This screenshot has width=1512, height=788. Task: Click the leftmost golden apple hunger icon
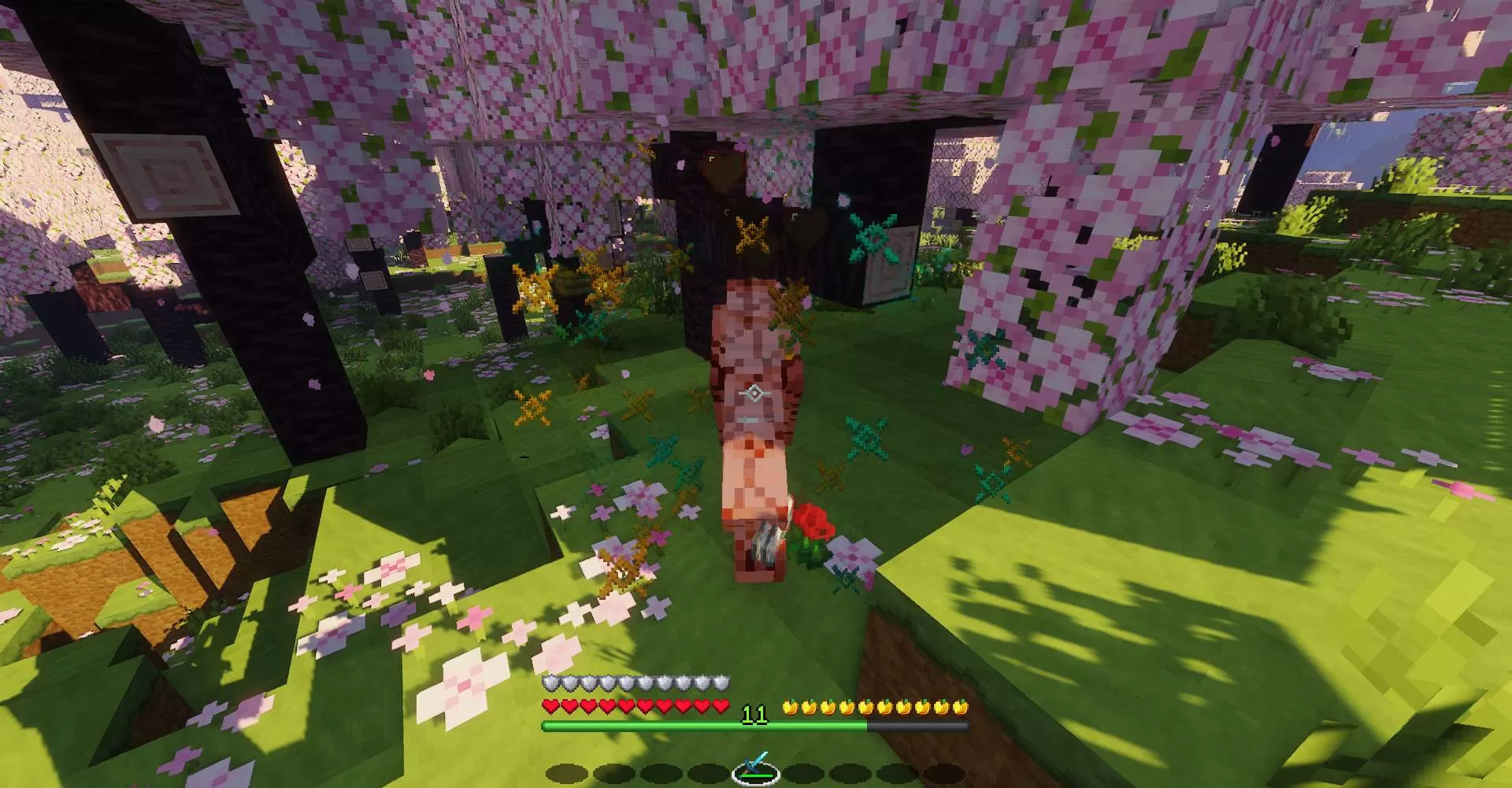791,707
